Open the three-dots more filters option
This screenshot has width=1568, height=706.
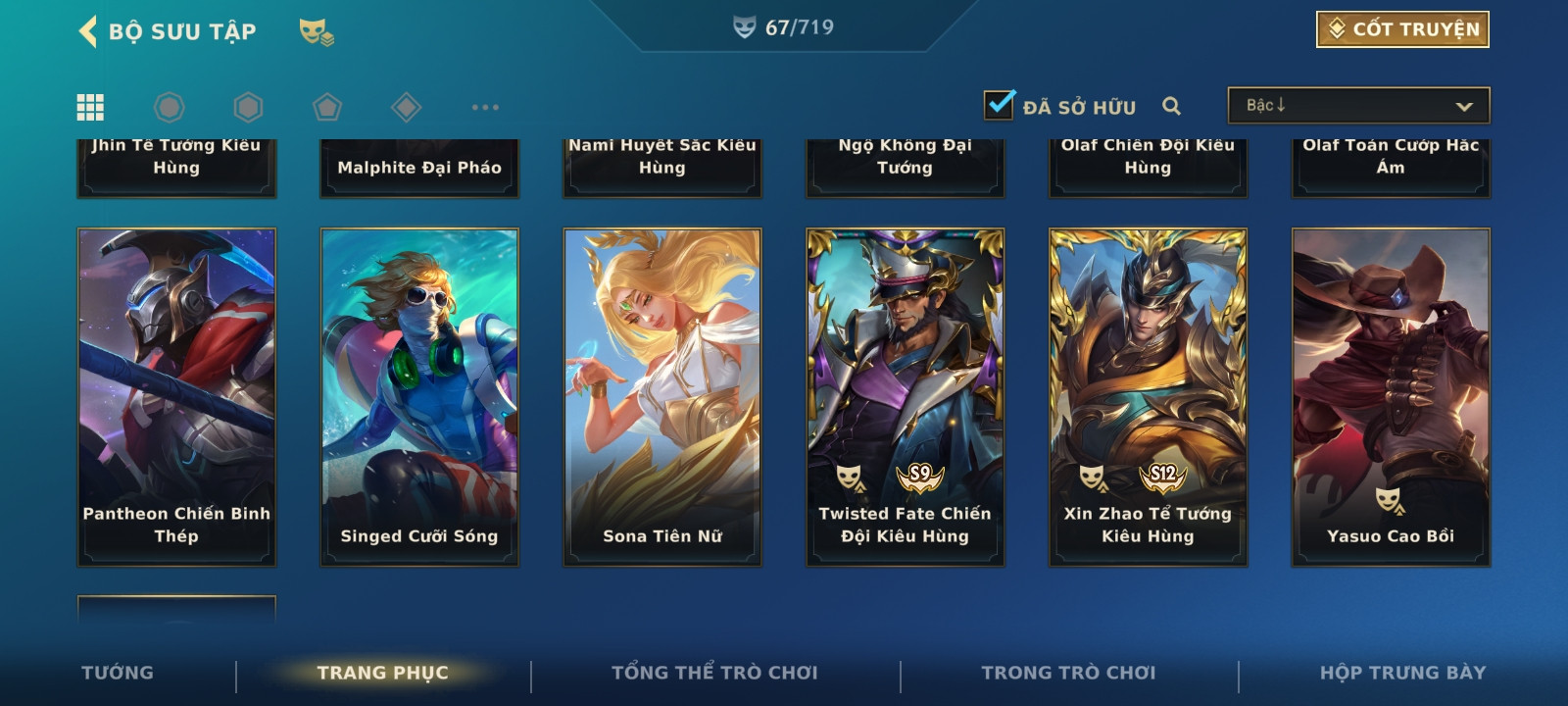click(485, 107)
